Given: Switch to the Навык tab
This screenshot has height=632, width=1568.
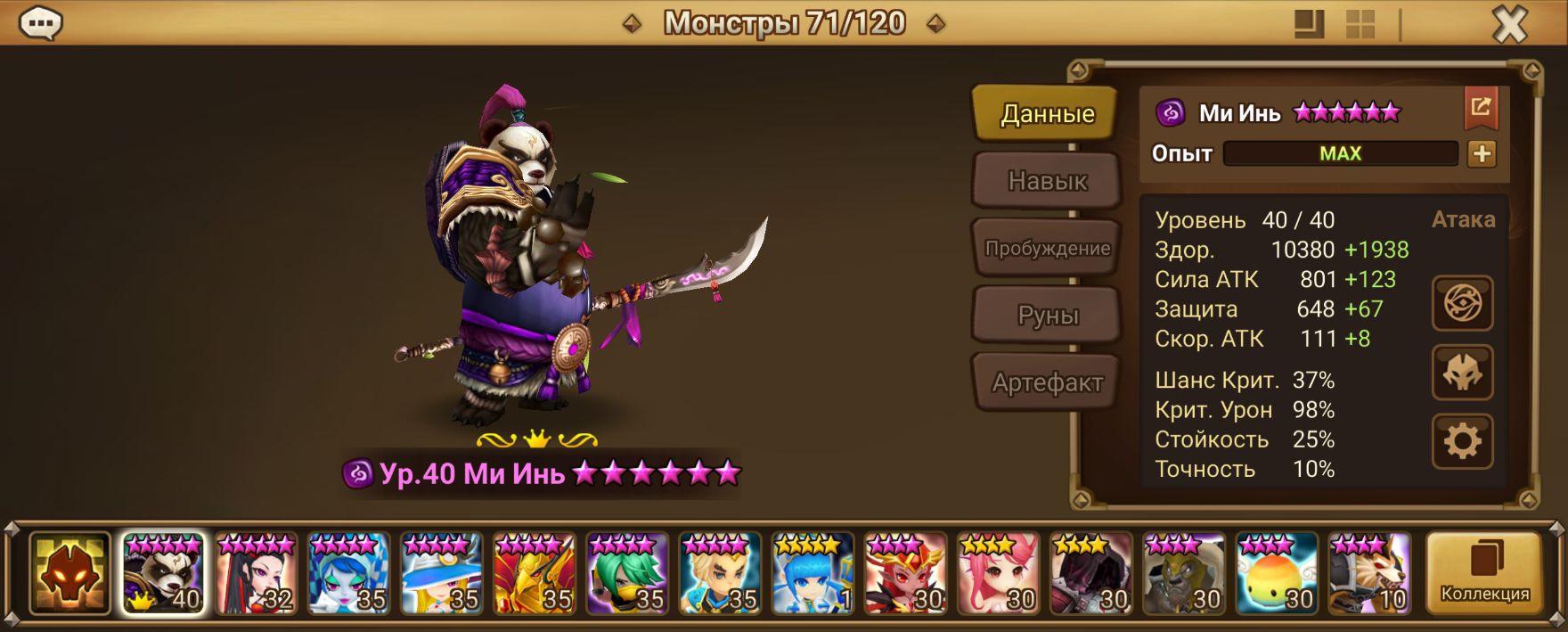Looking at the screenshot, I should coord(1047,181).
